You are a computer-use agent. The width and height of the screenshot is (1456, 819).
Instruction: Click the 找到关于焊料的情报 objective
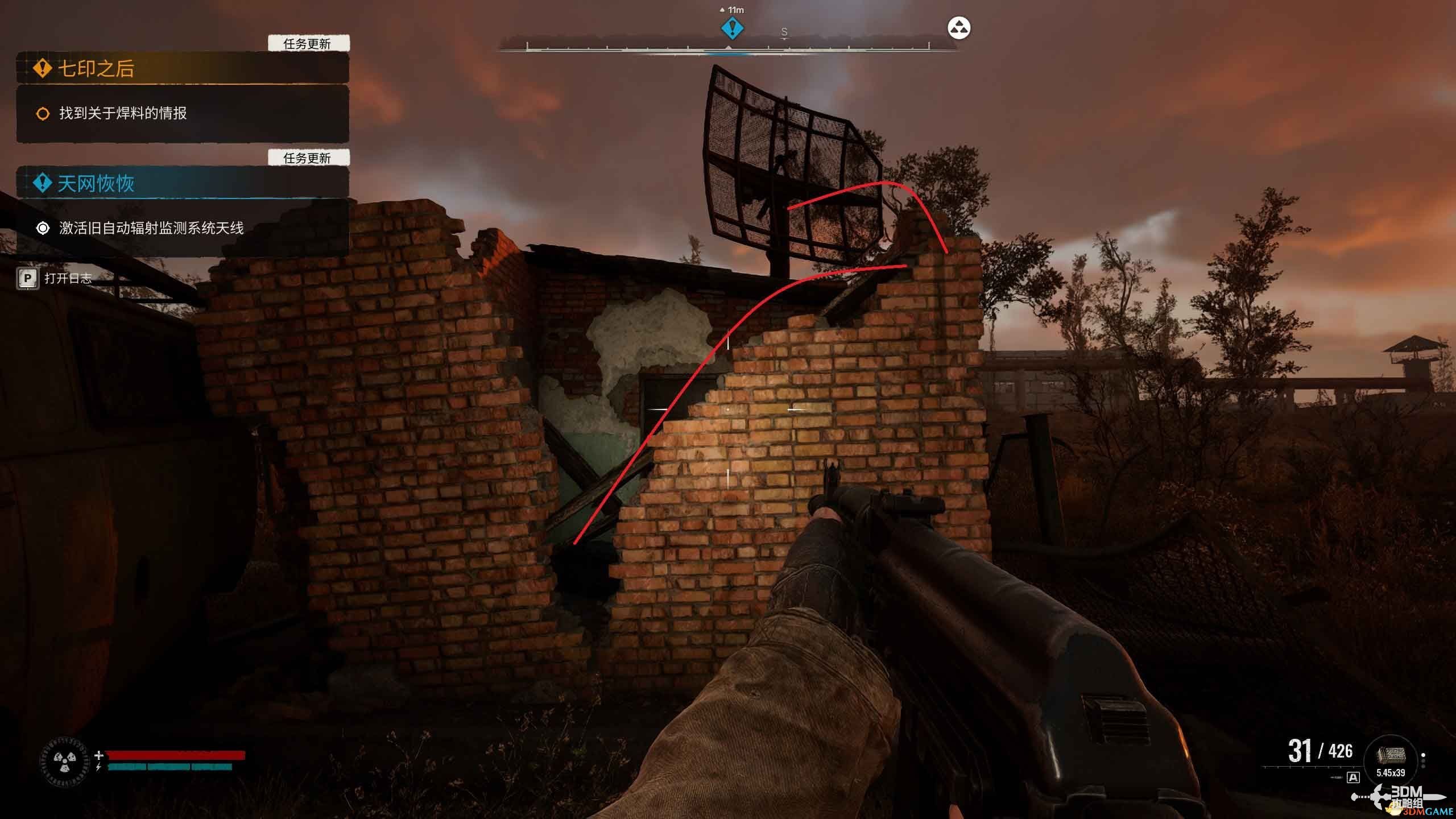[123, 114]
